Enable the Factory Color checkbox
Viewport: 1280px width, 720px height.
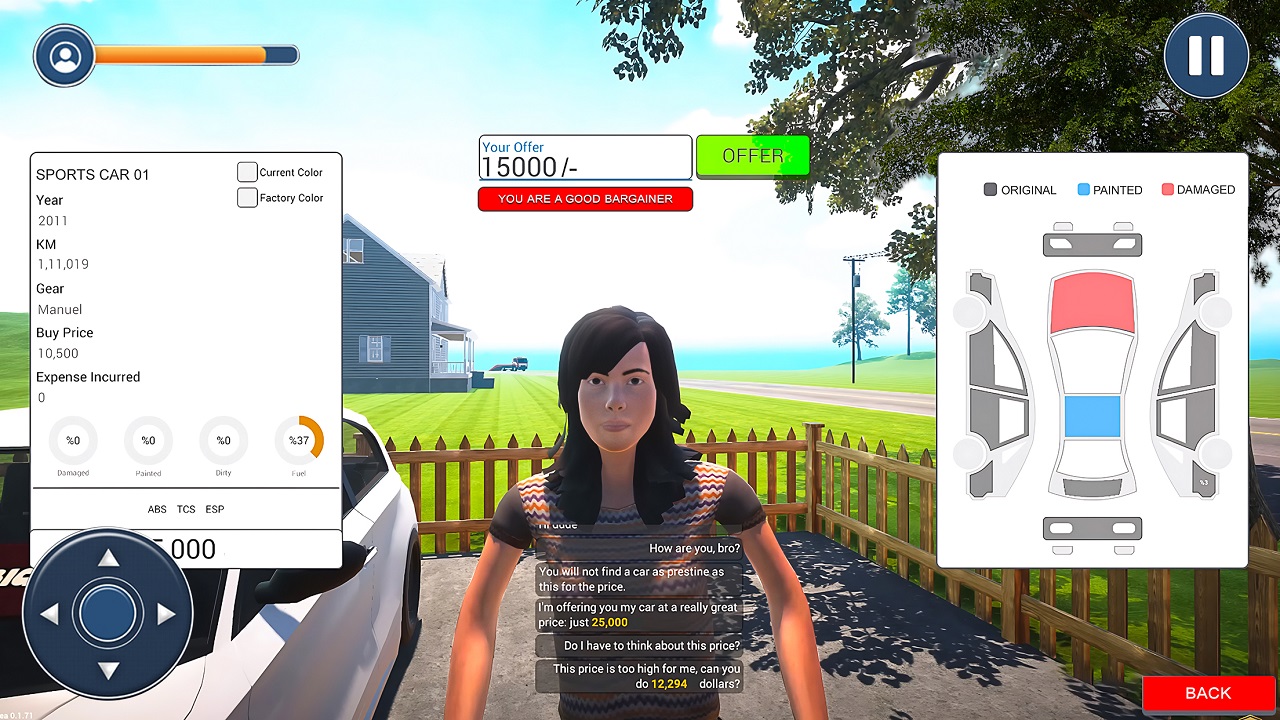pos(247,197)
